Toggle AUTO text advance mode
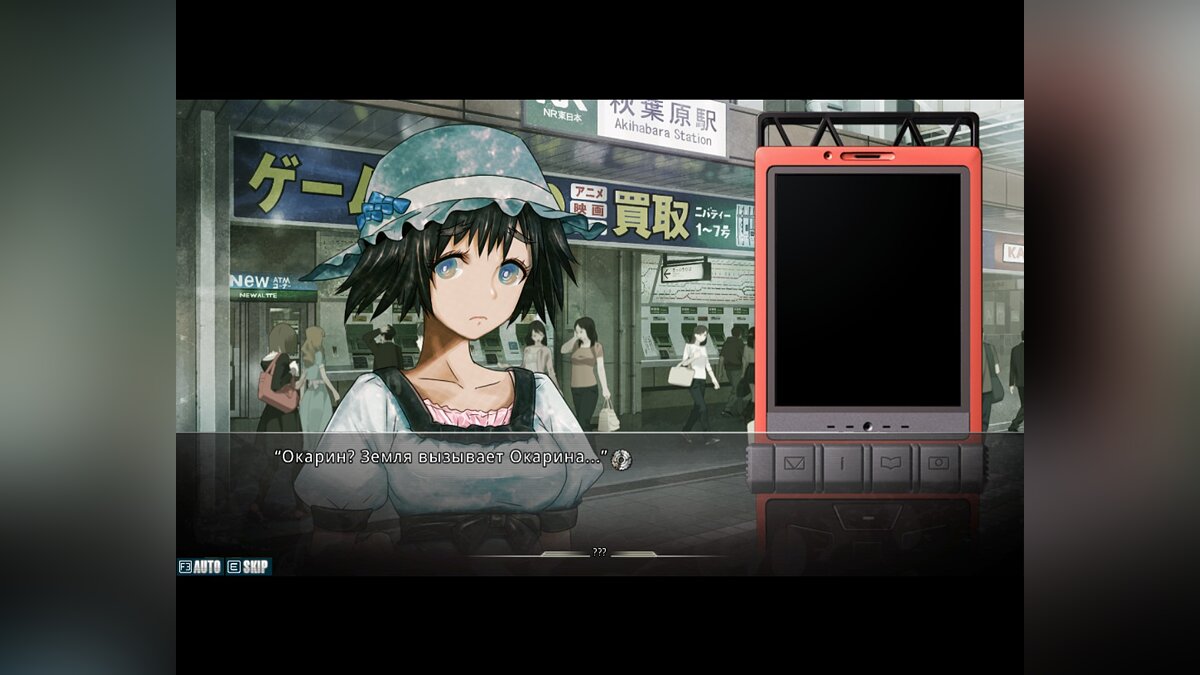 [x=200, y=566]
